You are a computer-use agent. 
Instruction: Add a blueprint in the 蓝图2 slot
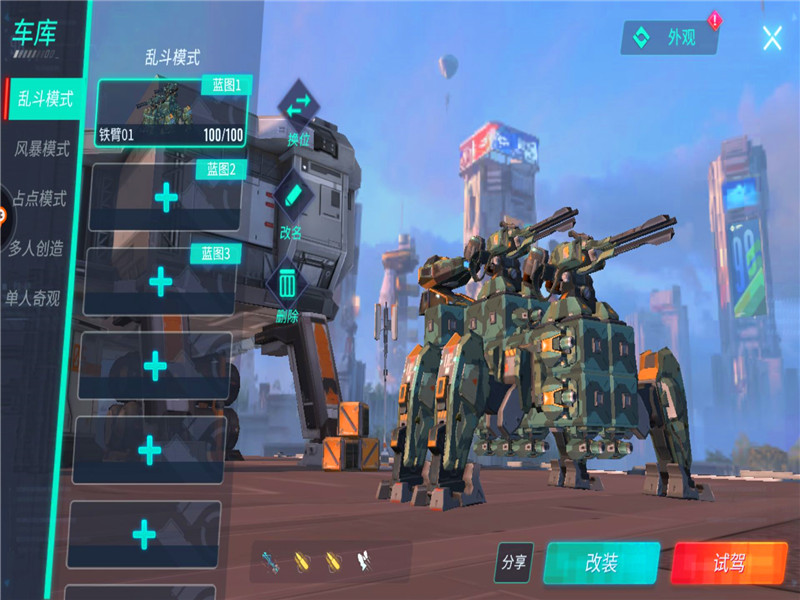[165, 198]
